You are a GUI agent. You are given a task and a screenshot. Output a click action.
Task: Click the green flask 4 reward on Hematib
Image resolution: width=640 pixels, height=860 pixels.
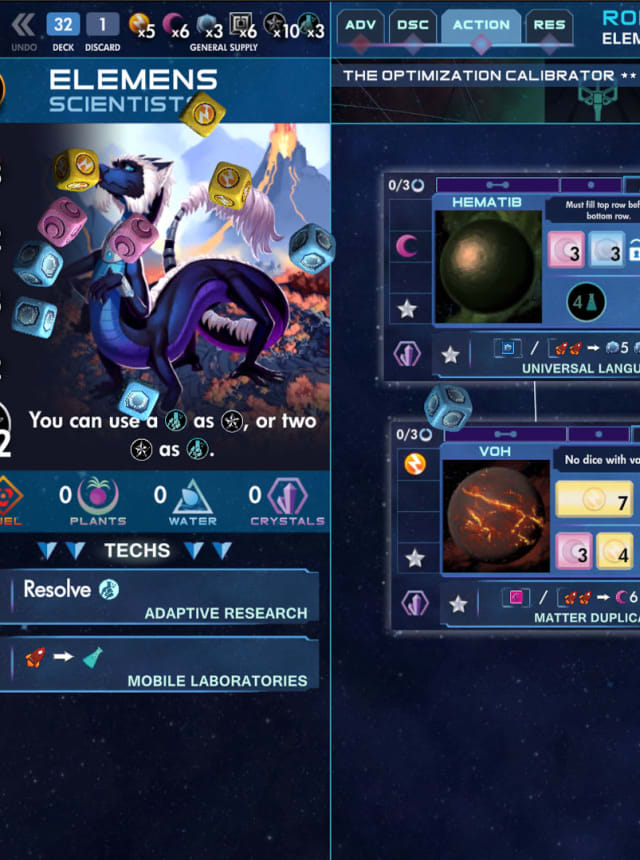[x=588, y=302]
